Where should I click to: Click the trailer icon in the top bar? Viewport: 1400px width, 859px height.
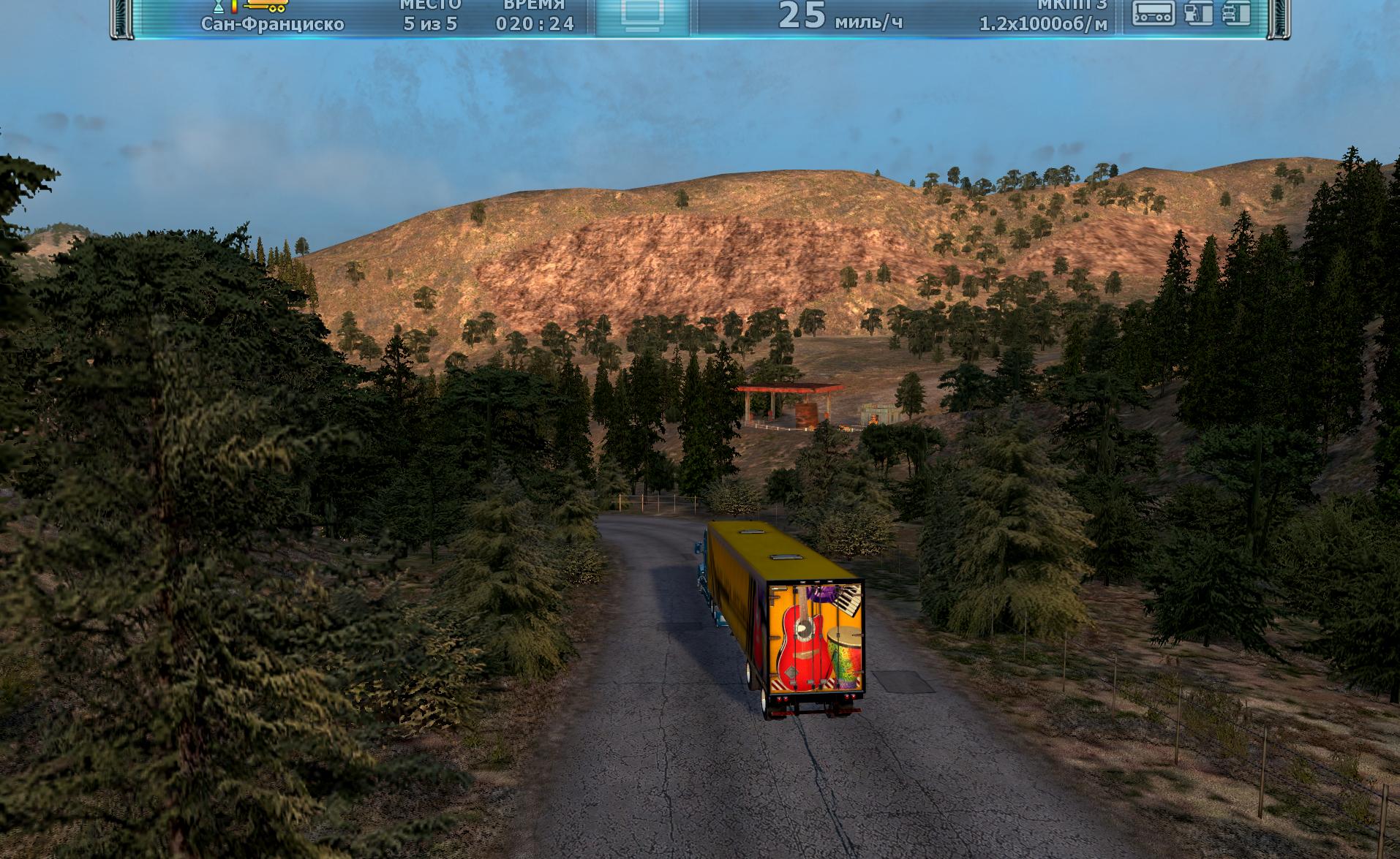pos(1153,12)
